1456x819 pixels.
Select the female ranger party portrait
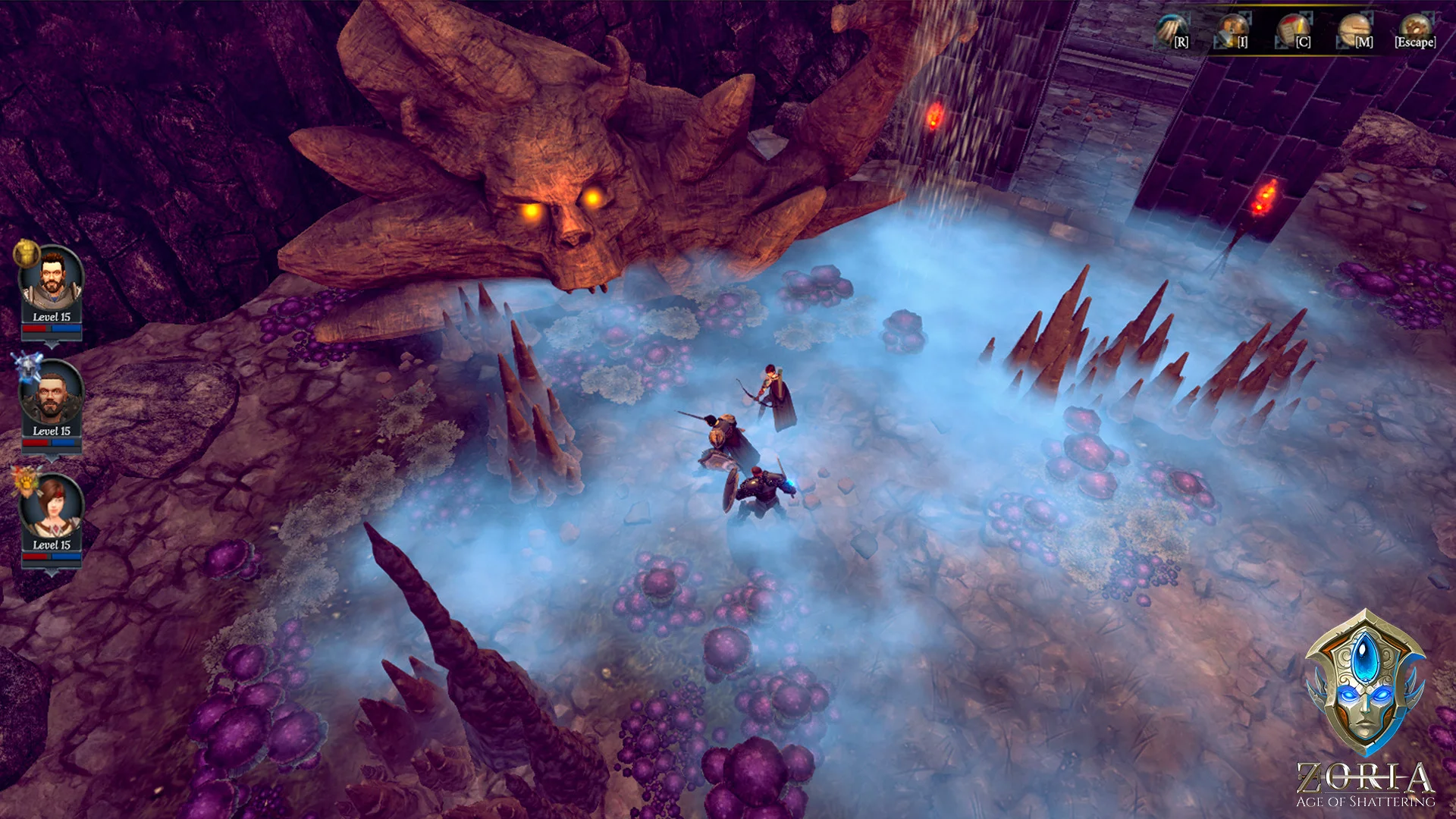(x=51, y=507)
